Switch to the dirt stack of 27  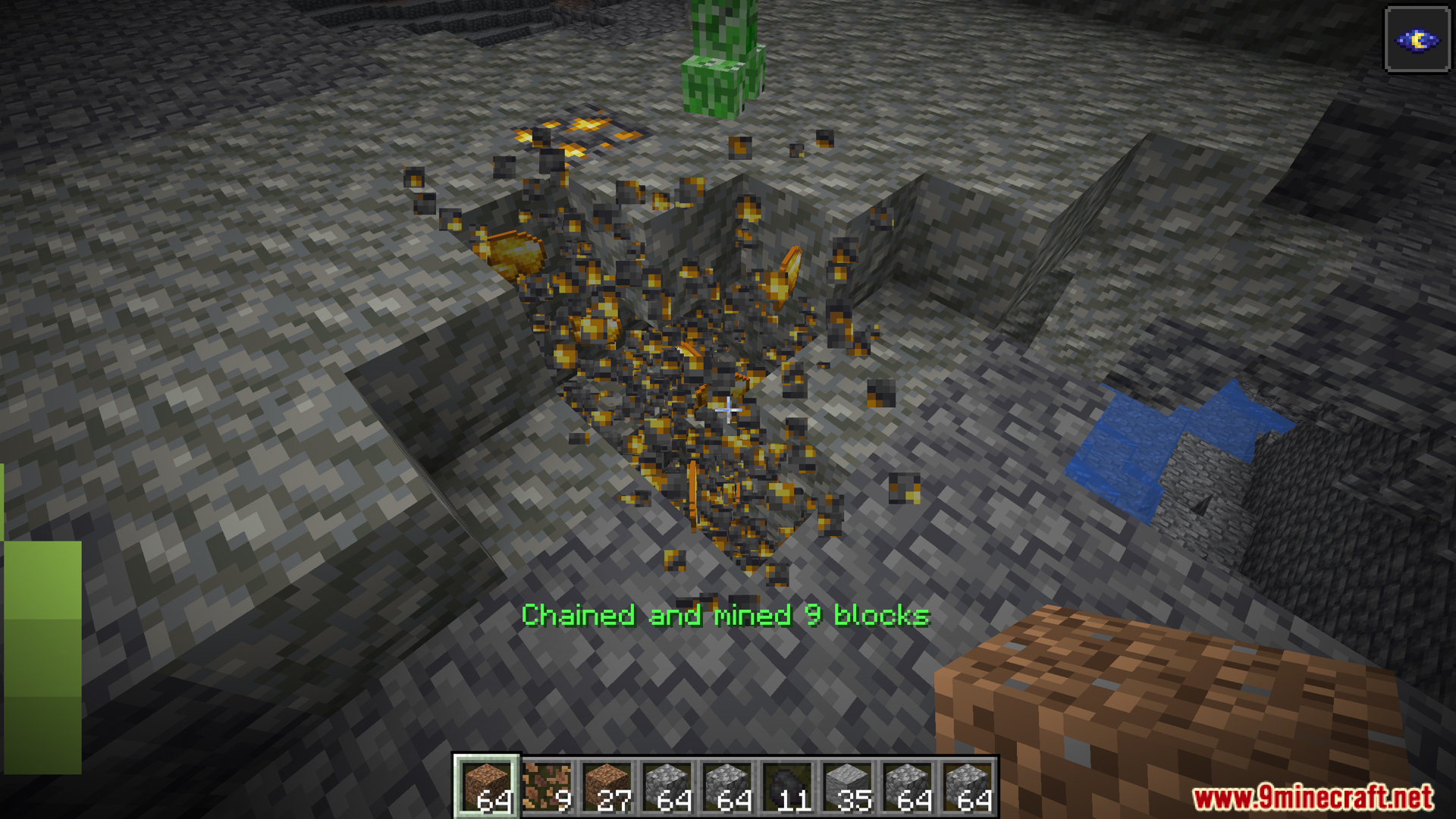(607, 786)
